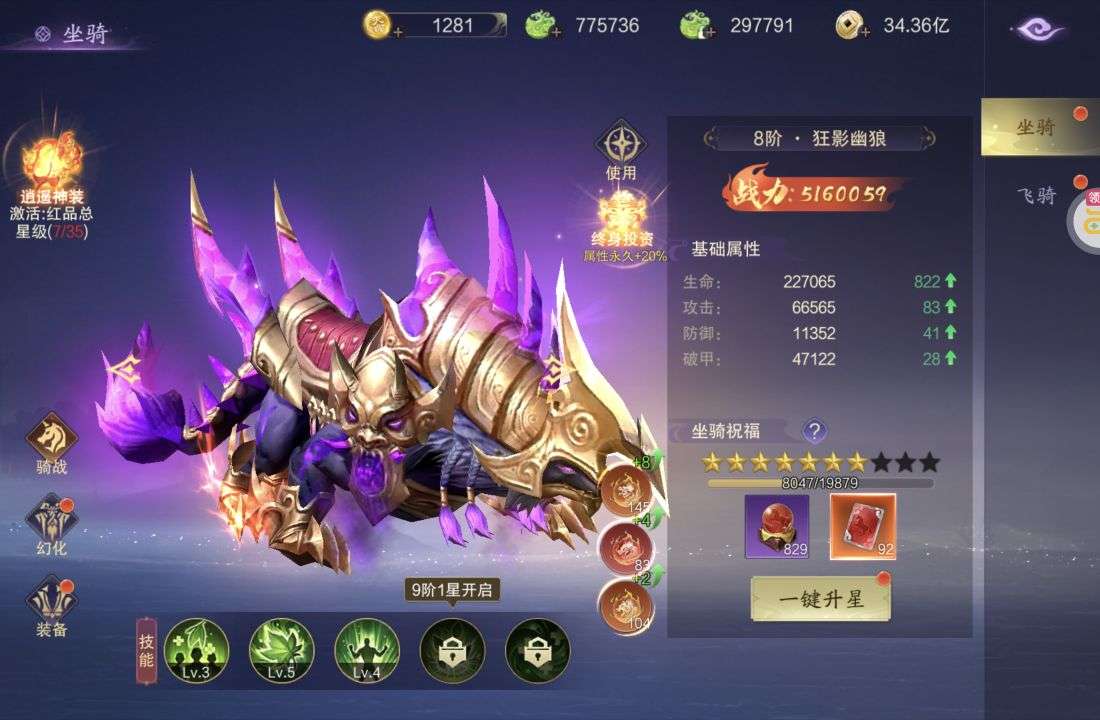Select the top +8 mount pill icon
The image size is (1100, 720).
pos(625,488)
